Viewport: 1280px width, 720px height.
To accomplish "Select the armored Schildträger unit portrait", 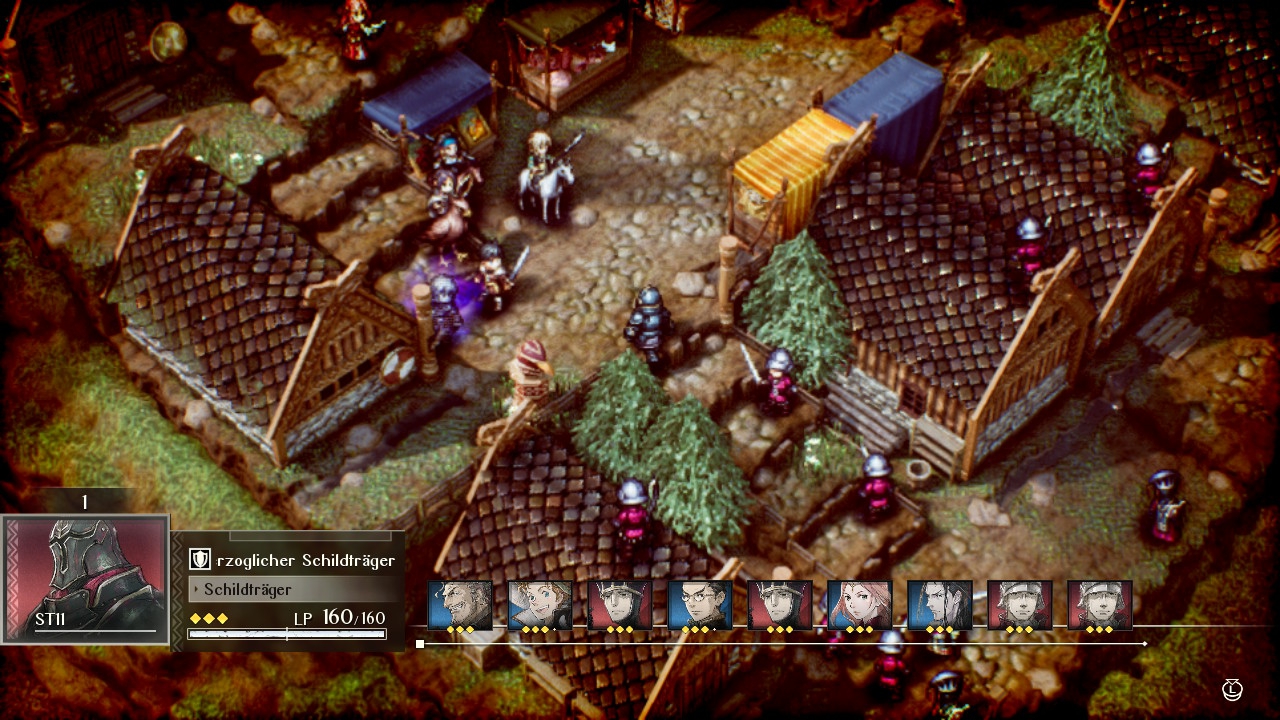I will pyautogui.click(x=86, y=578).
